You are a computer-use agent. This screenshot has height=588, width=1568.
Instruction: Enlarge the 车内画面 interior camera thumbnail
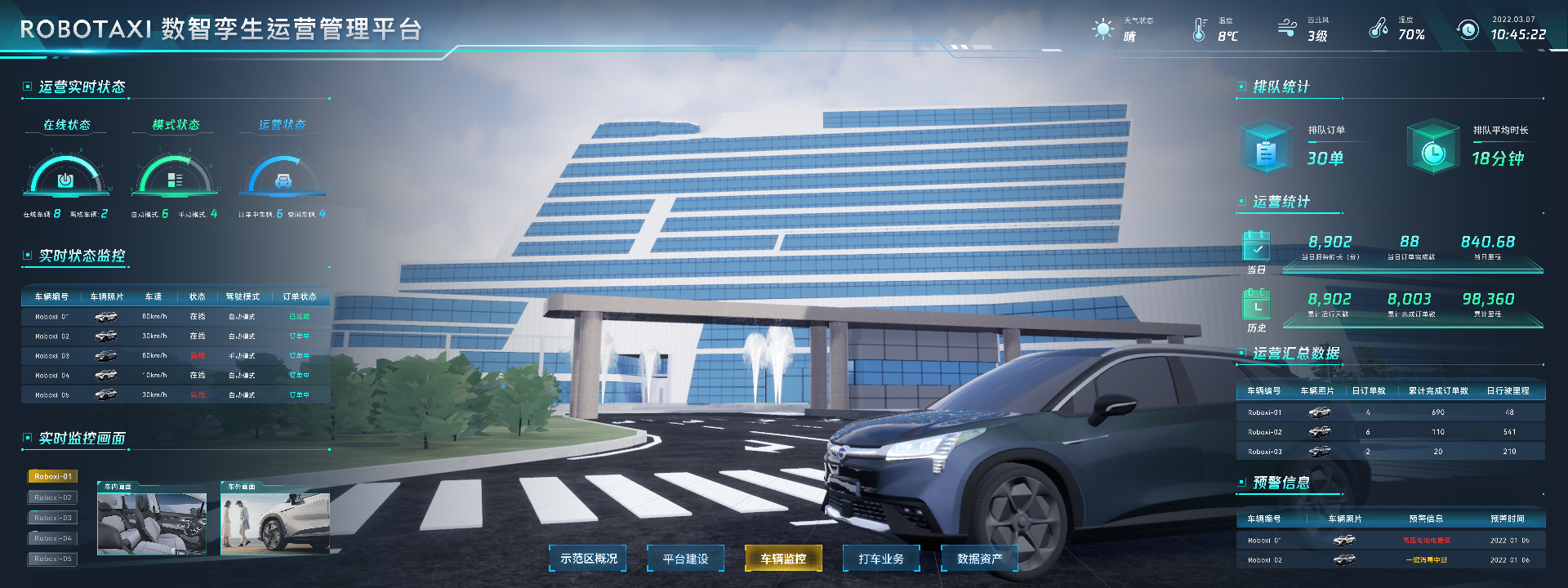coord(152,523)
